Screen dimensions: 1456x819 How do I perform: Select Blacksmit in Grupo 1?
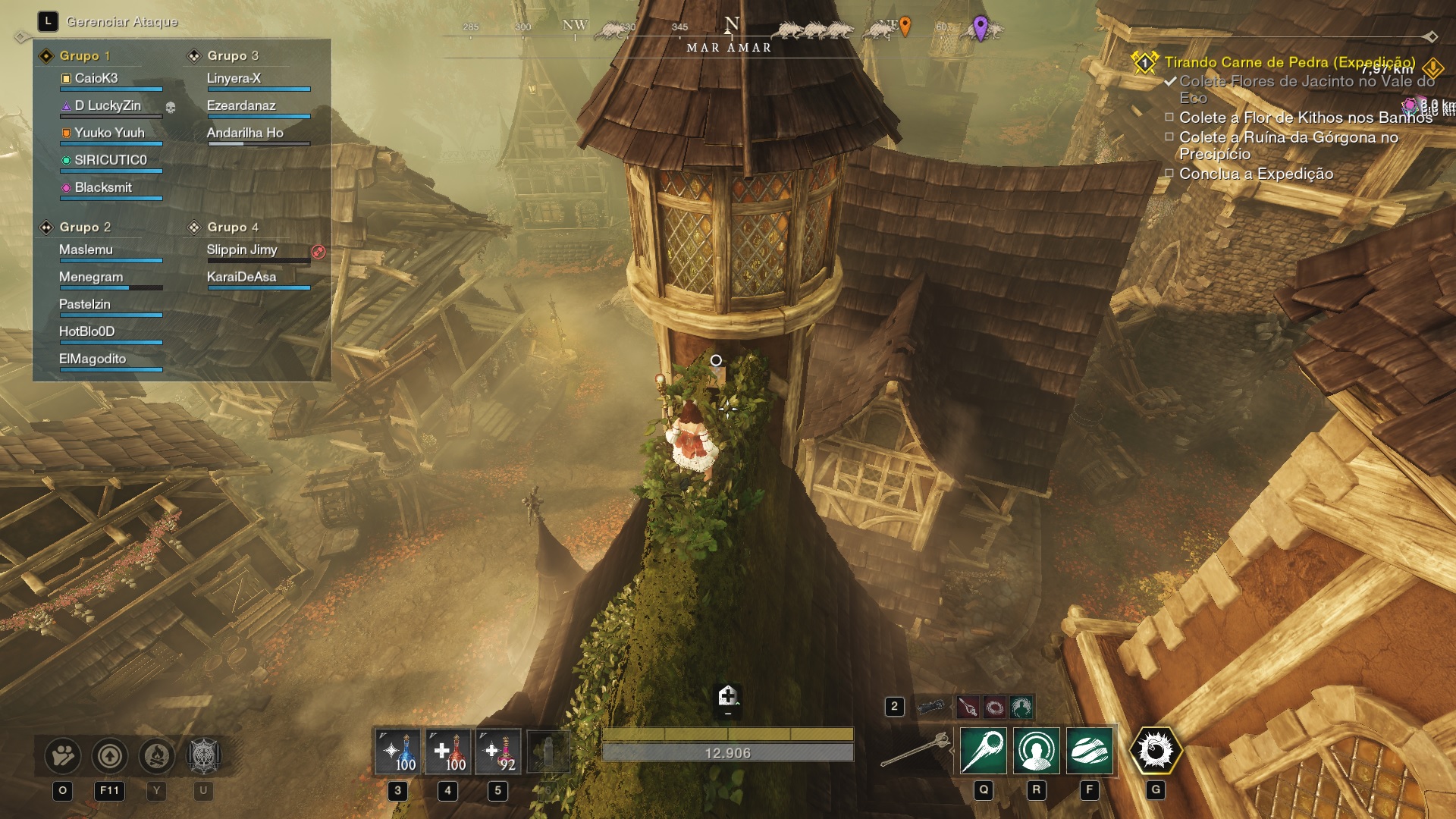[103, 187]
